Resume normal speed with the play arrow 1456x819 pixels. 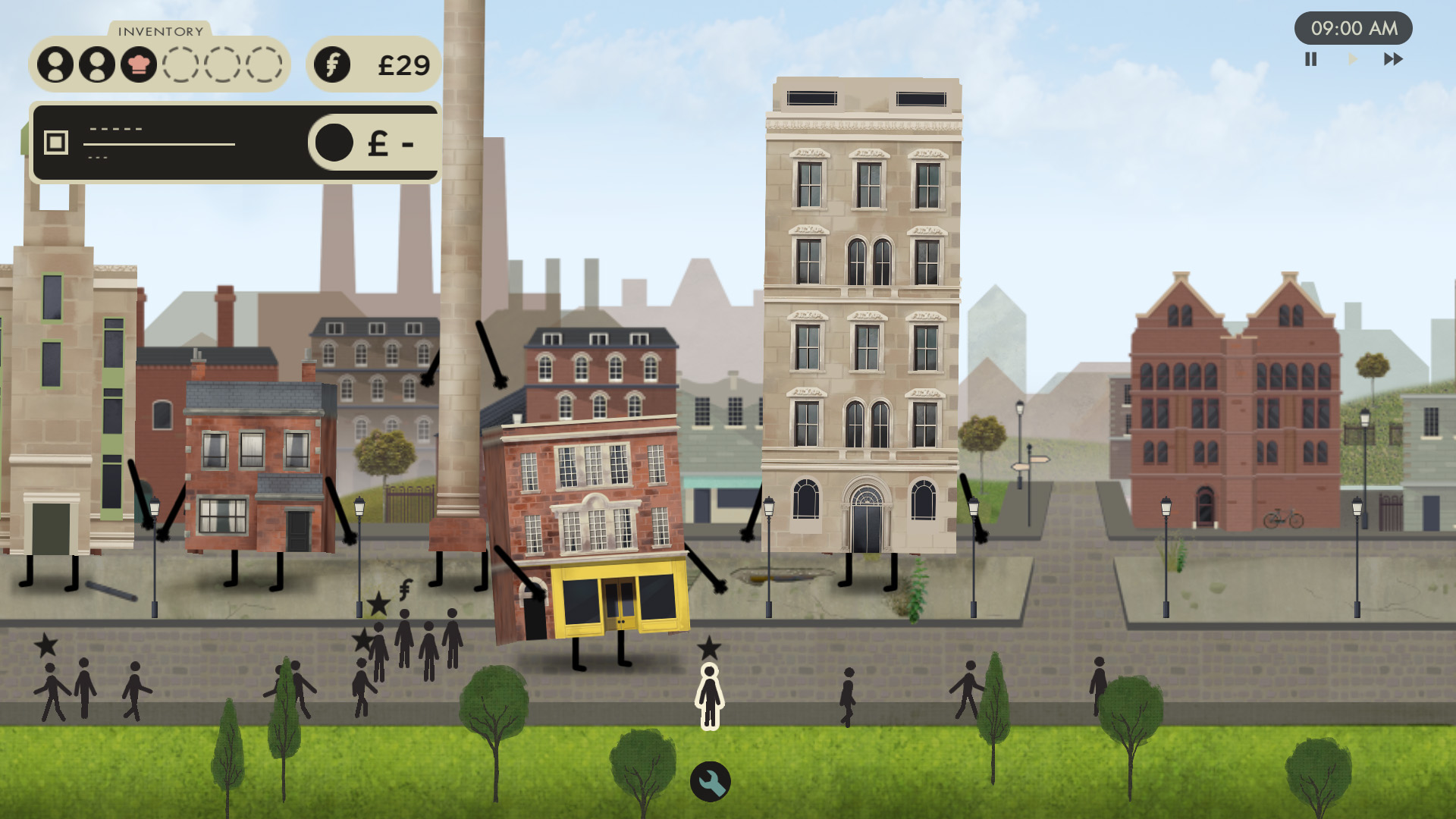click(1352, 59)
